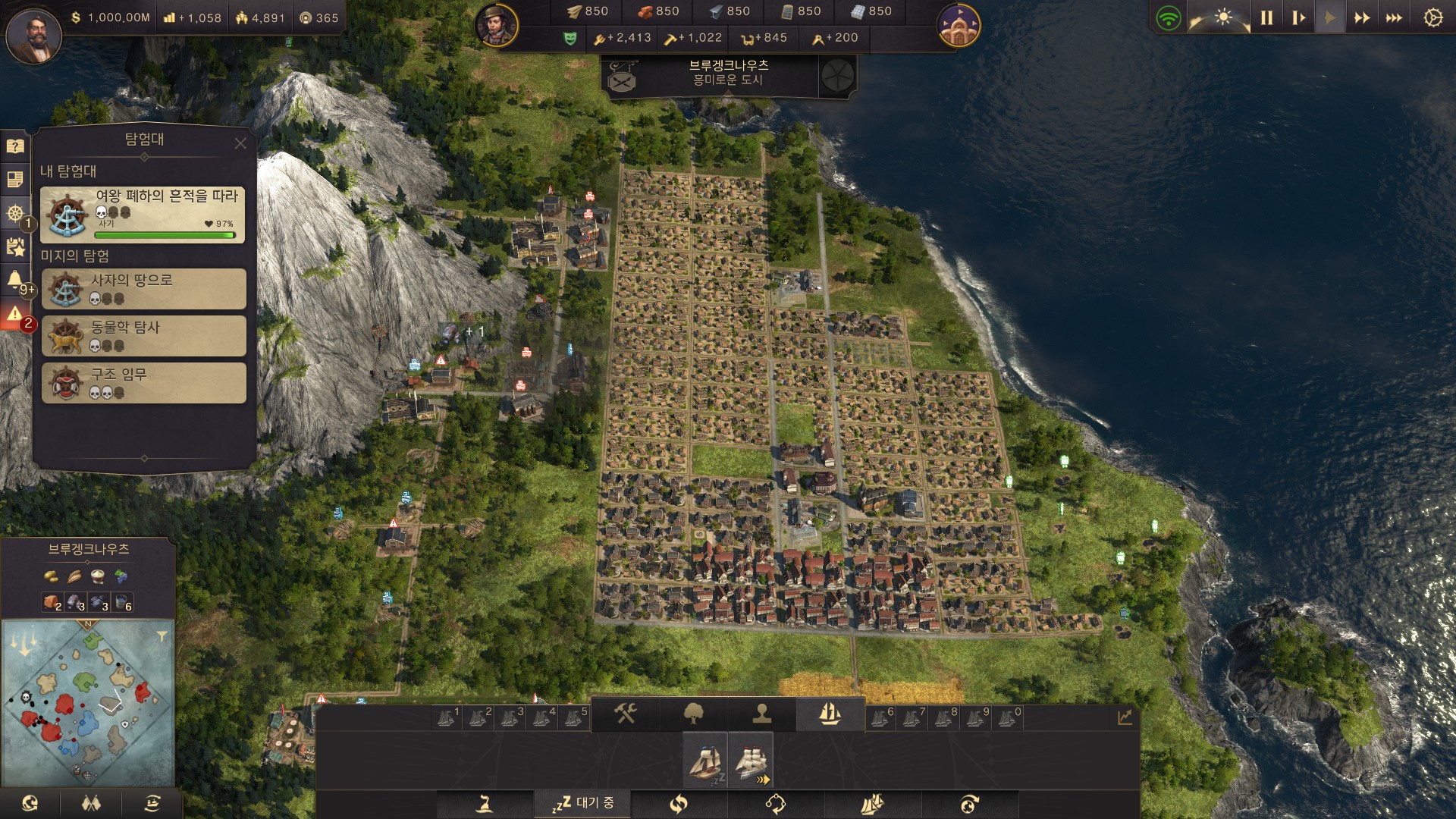Select the 구조 임무 rescue expedition
The width and height of the screenshot is (1456, 819).
tap(143, 383)
